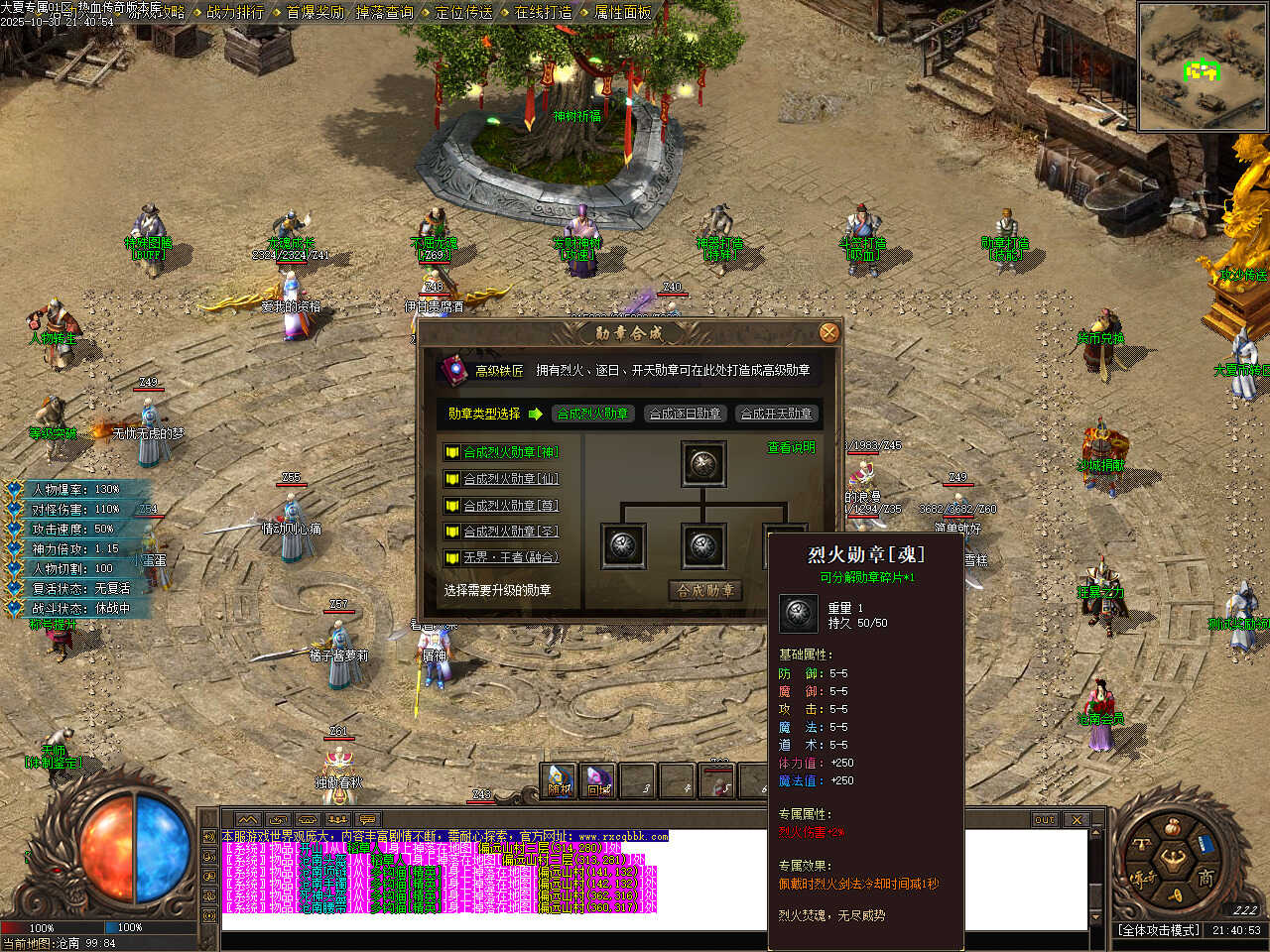This screenshot has width=1270, height=952.
Task: Click the 合成勋章 synthesize button
Action: 705,590
